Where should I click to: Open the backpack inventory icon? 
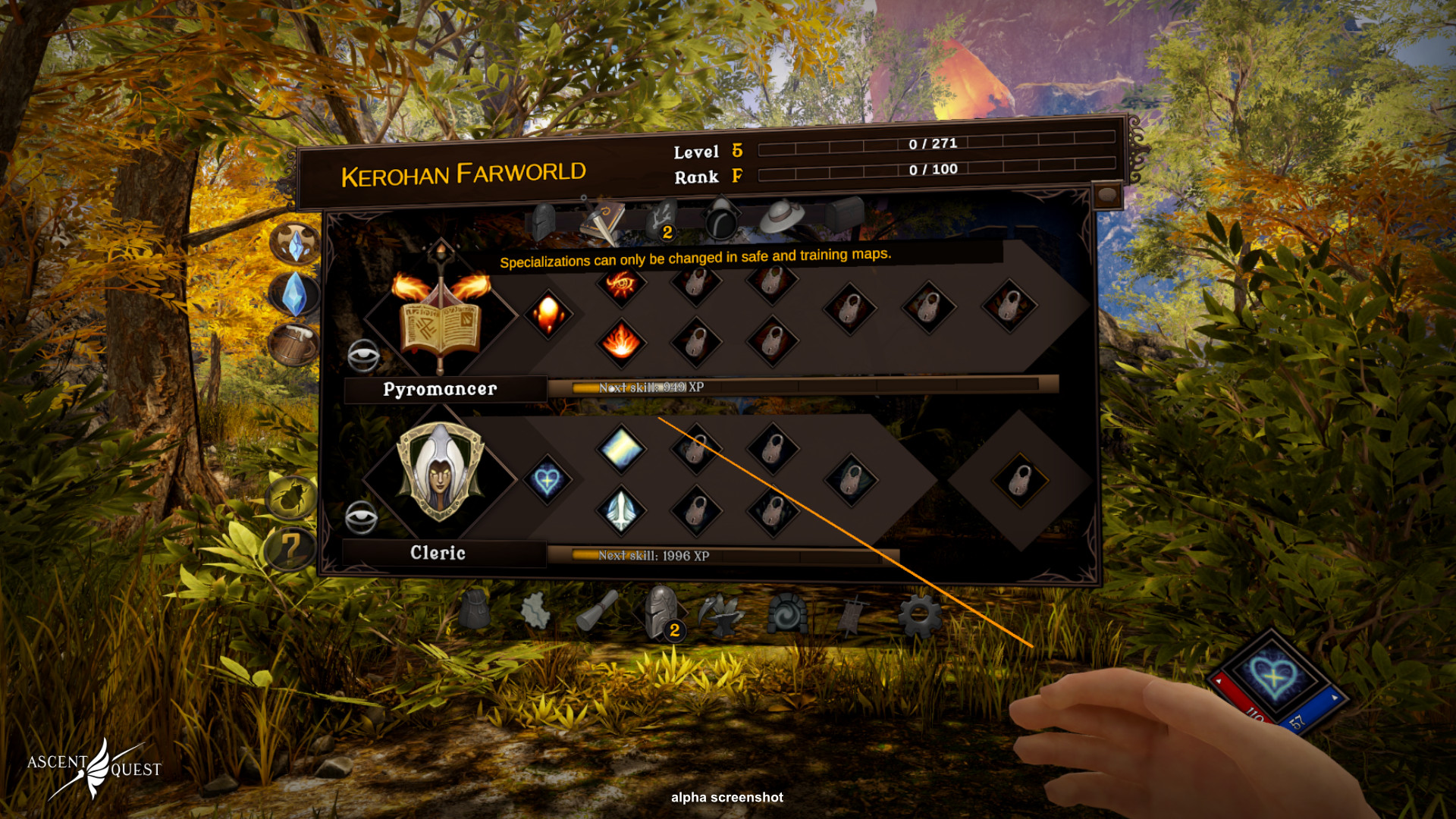(475, 610)
